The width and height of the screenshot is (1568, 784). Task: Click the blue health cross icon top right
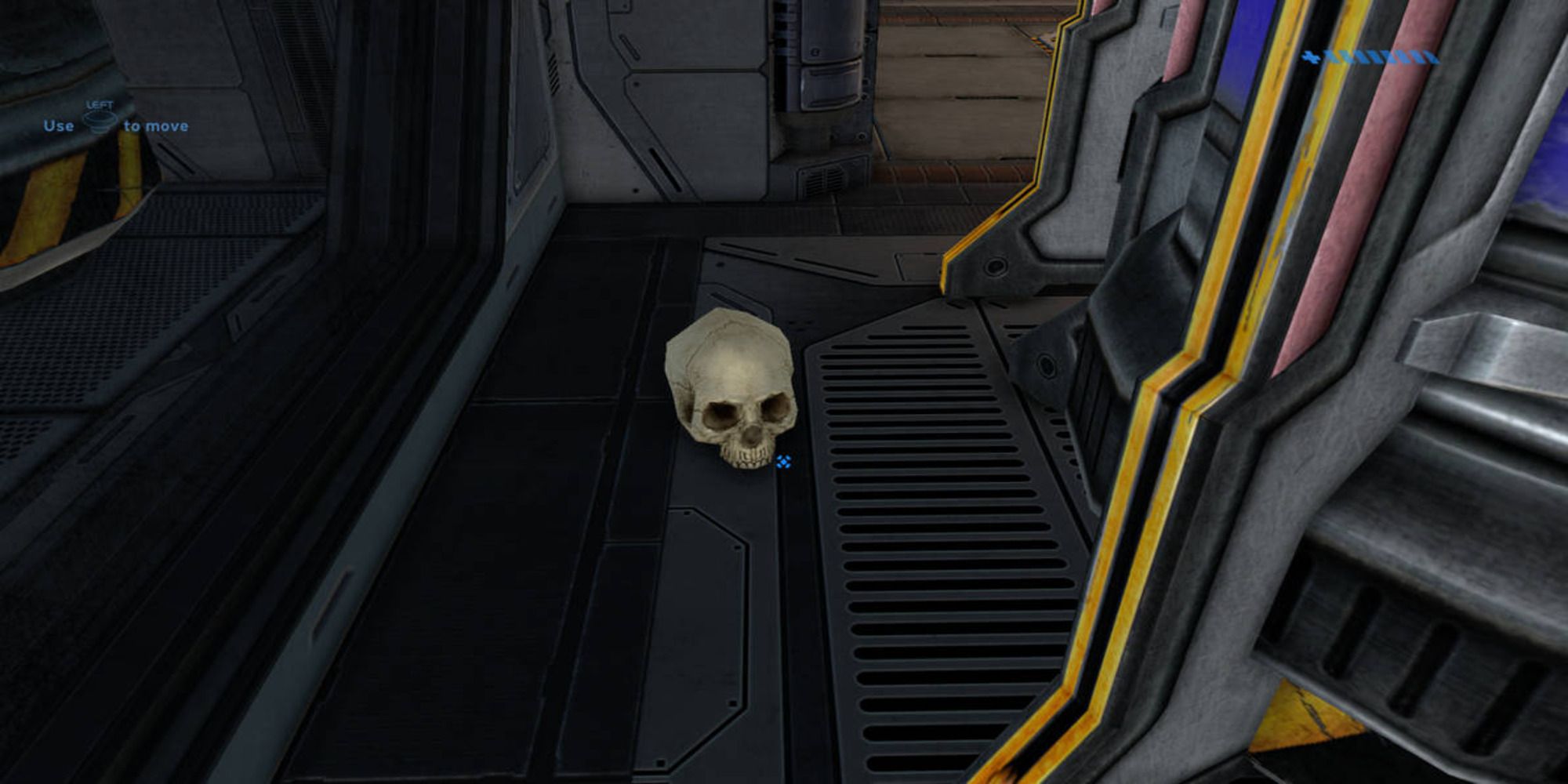pos(1309,57)
